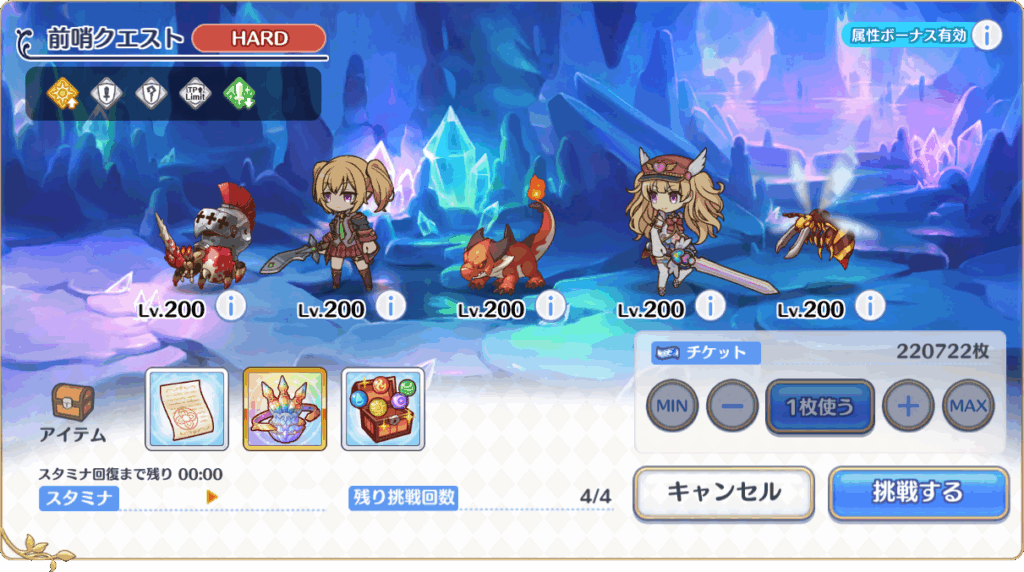Increase tickets with the plus button
The width and height of the screenshot is (1024, 572).
pyautogui.click(x=908, y=407)
